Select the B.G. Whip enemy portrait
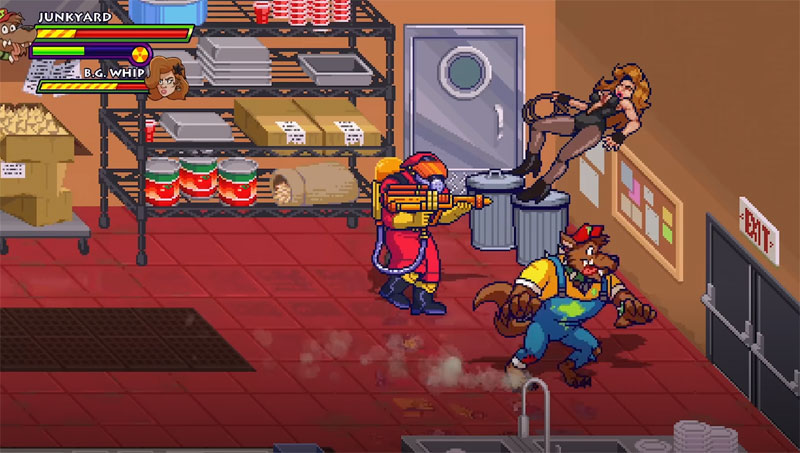 [165, 82]
